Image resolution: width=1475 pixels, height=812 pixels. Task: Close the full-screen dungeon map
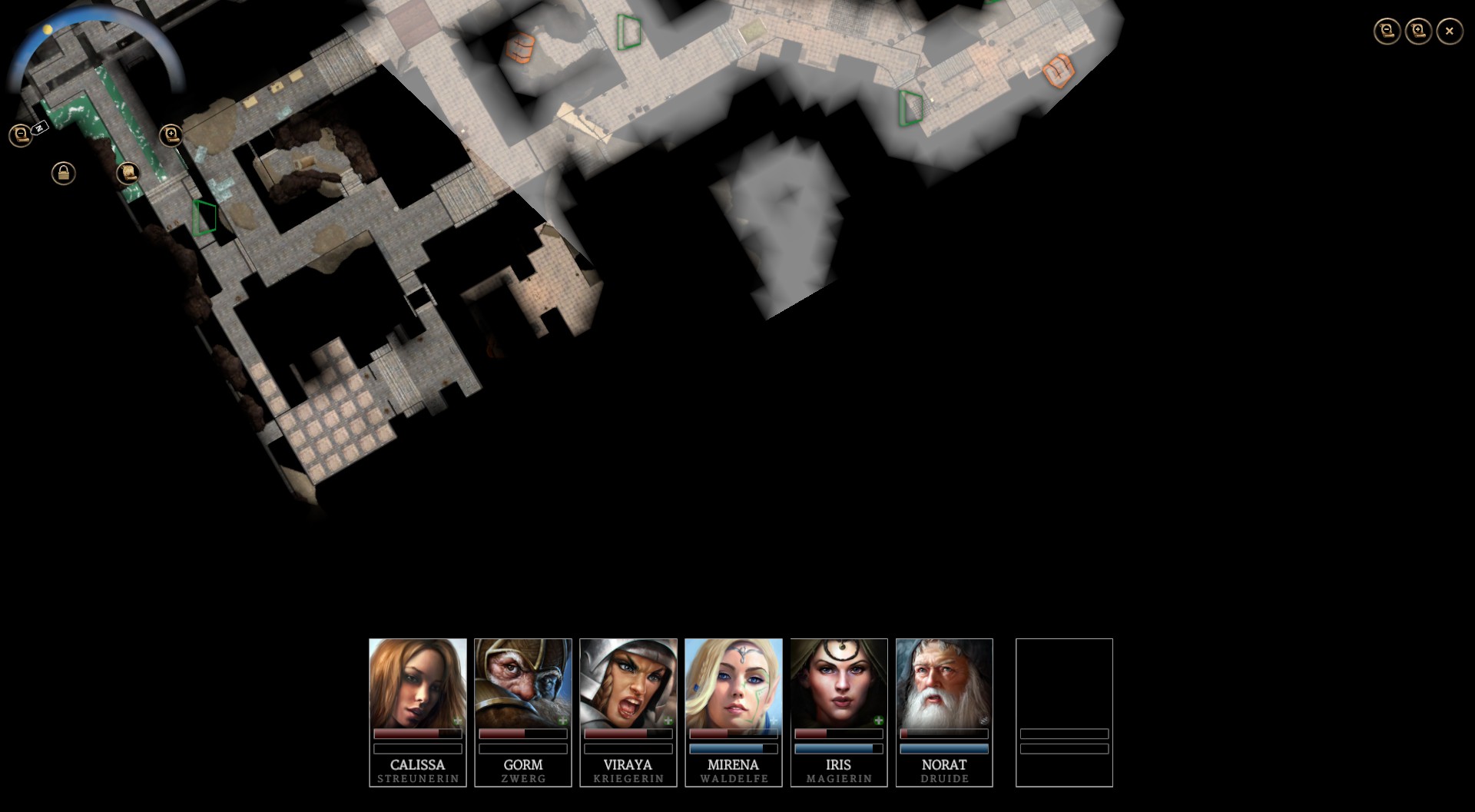(1449, 31)
